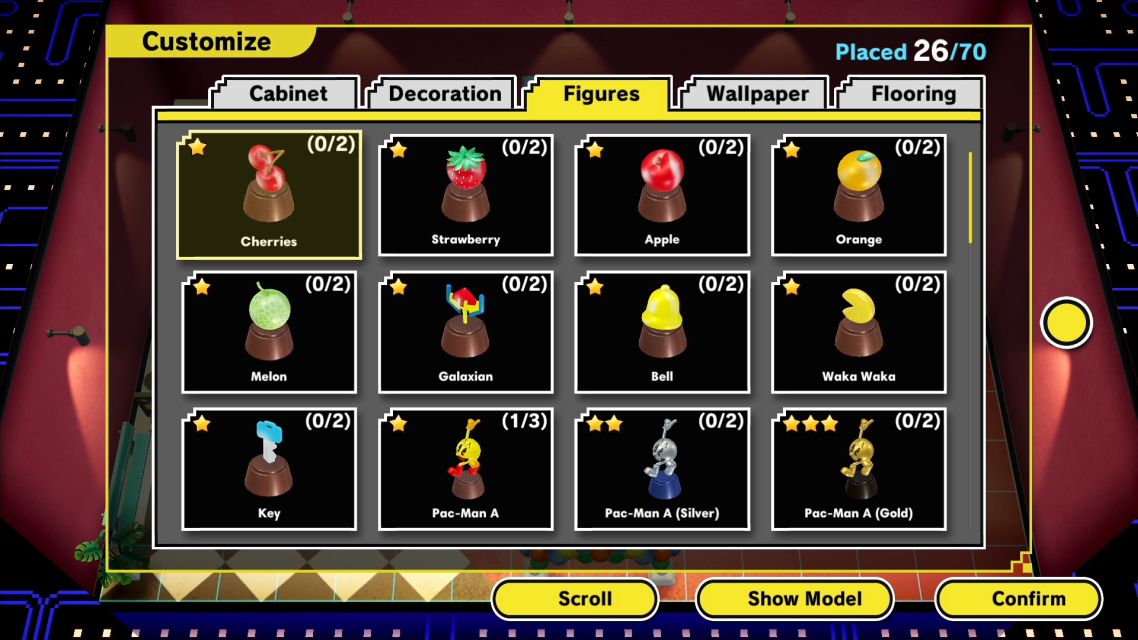Open the Flooring tab
Screen dimensions: 1138x640
point(913,94)
